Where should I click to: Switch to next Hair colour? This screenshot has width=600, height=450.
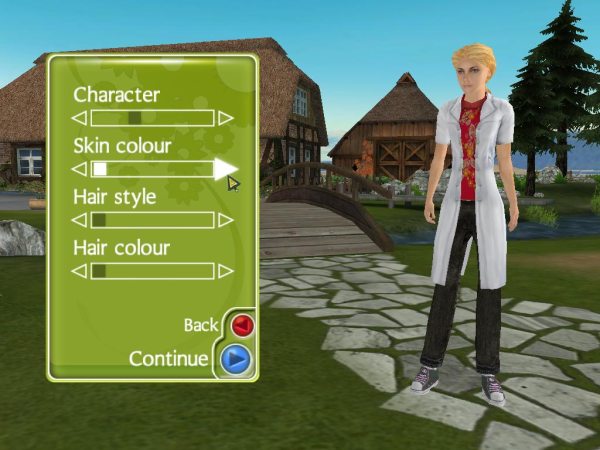pos(226,271)
